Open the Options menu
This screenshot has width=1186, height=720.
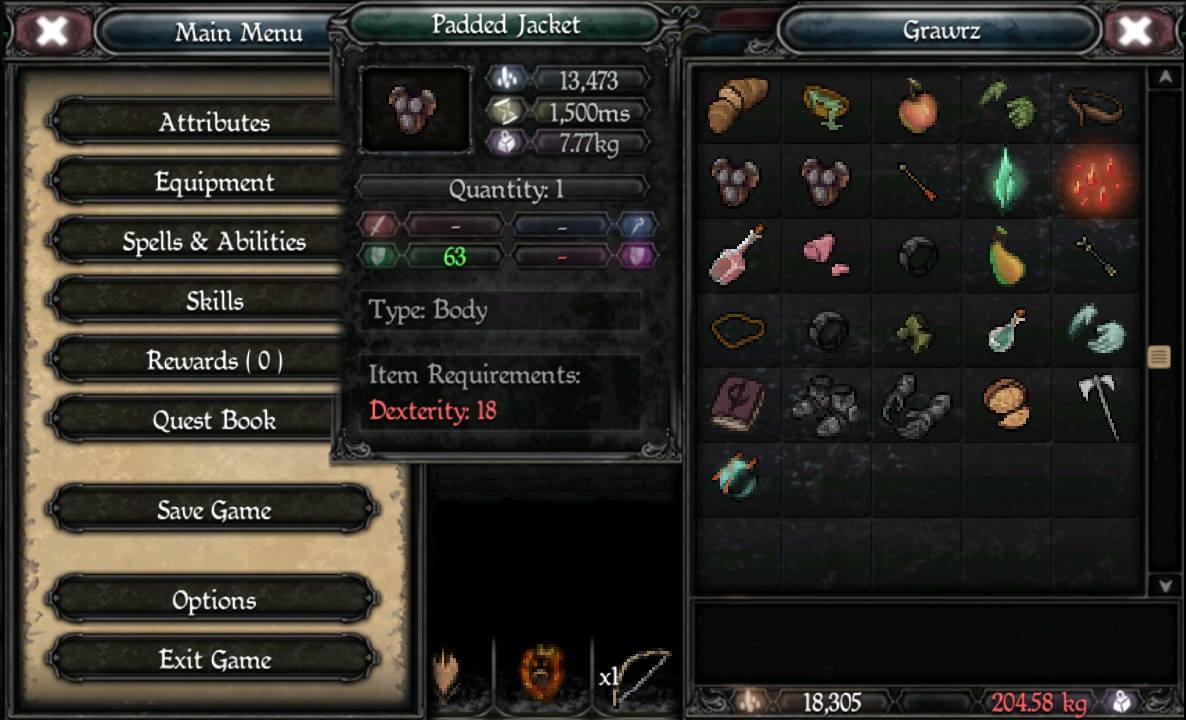tap(214, 600)
